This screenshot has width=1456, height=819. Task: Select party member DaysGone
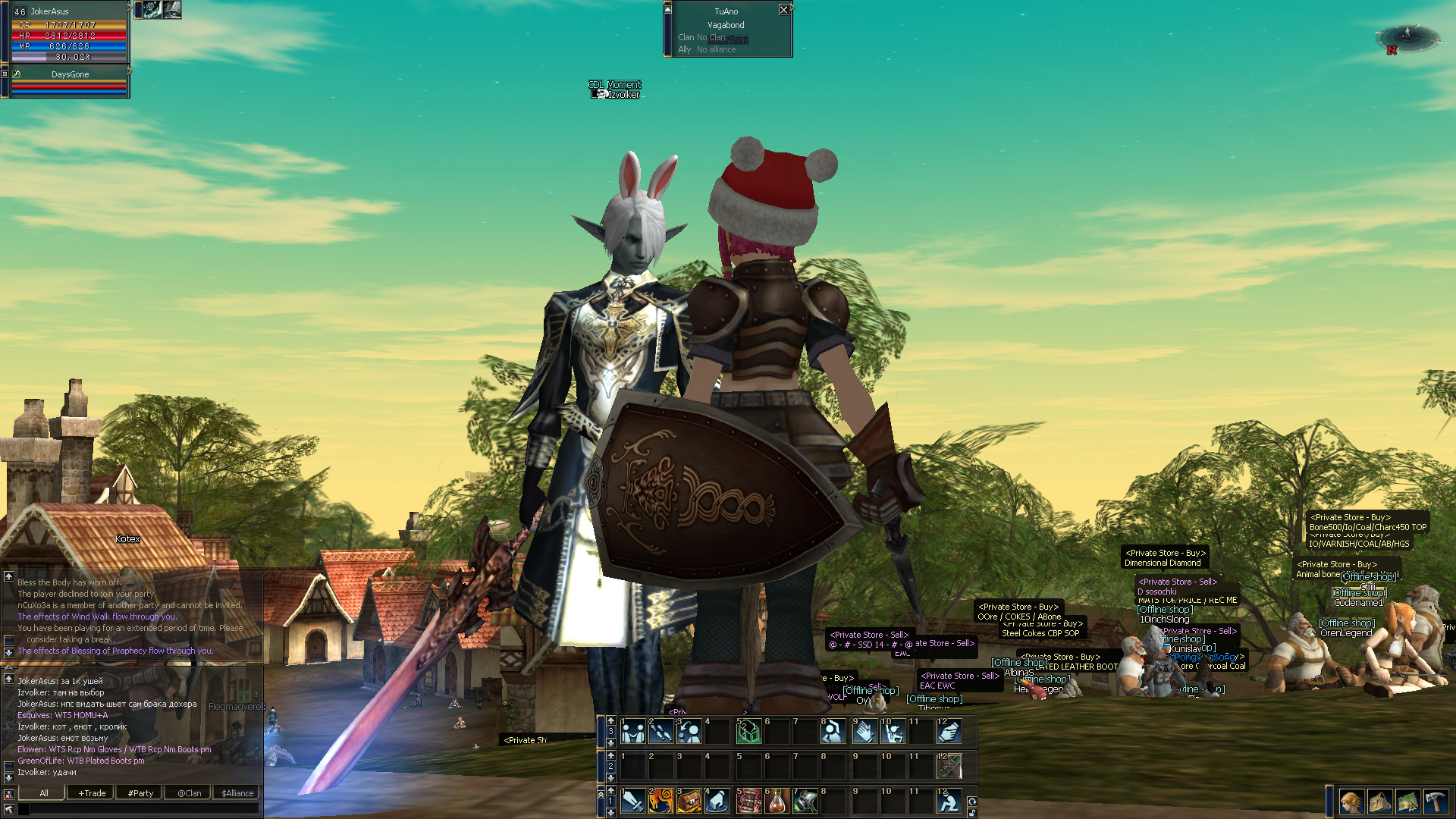tap(70, 74)
